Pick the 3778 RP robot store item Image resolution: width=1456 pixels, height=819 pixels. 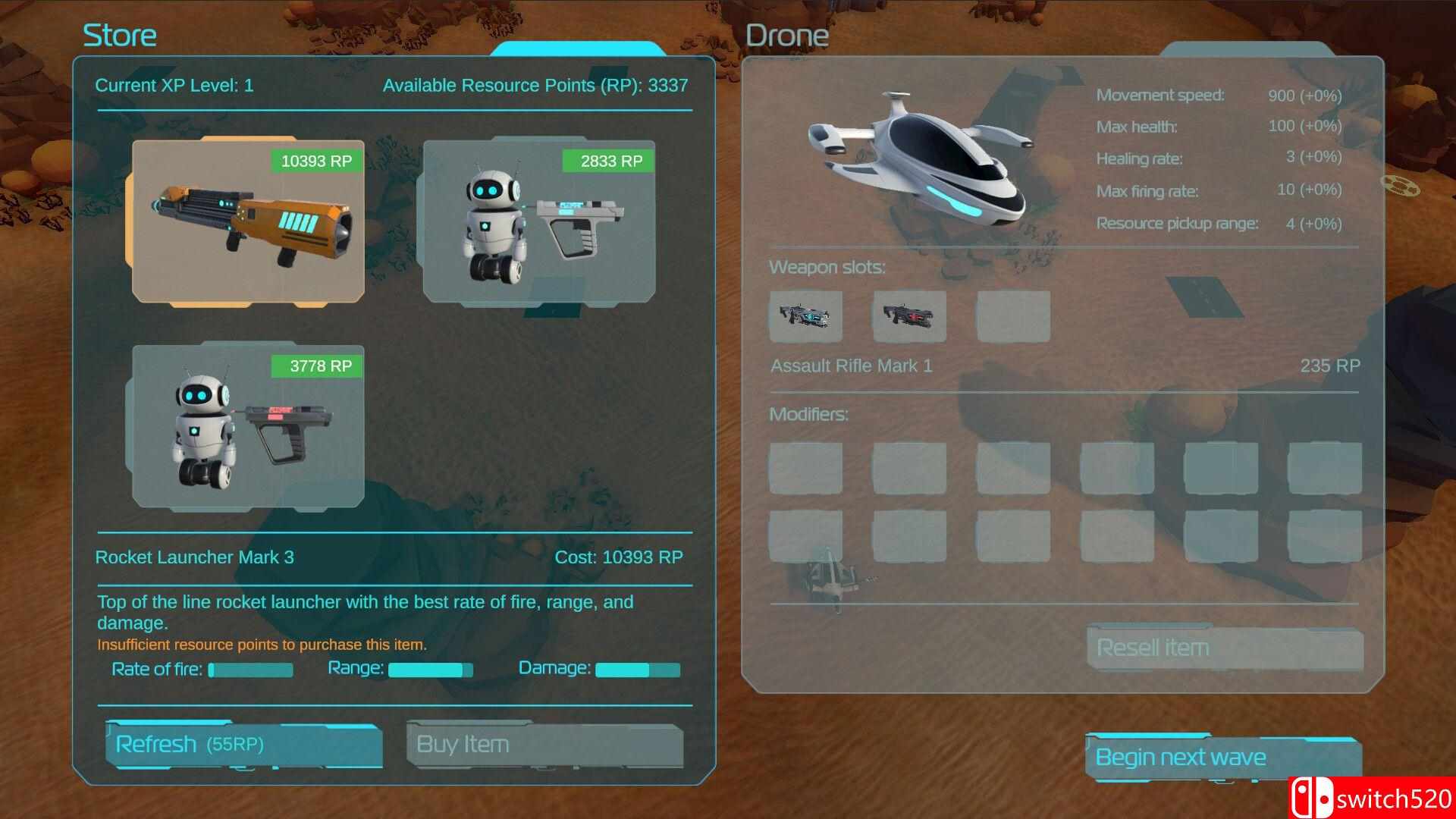(248, 427)
